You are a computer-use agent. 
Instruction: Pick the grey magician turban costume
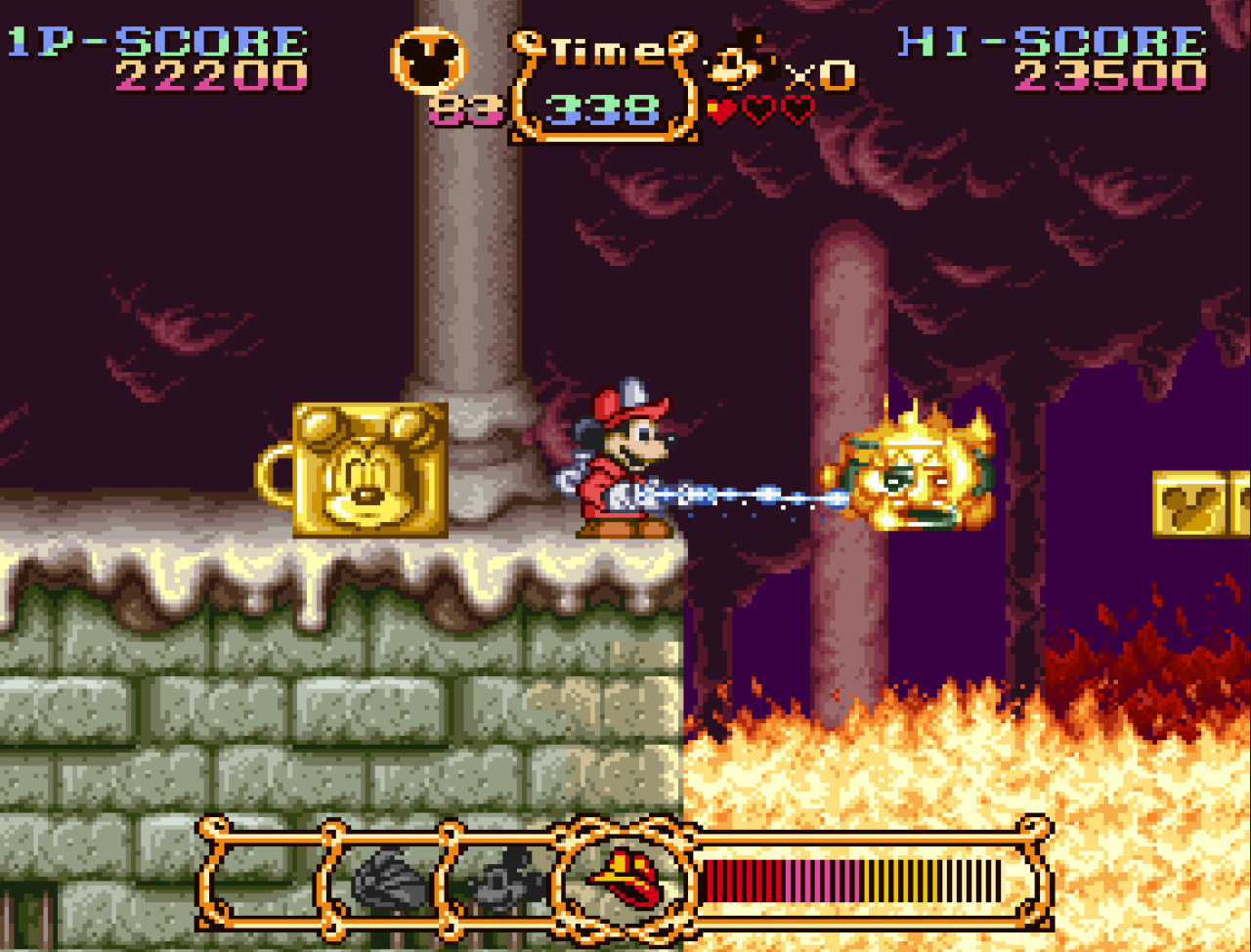(x=390, y=877)
